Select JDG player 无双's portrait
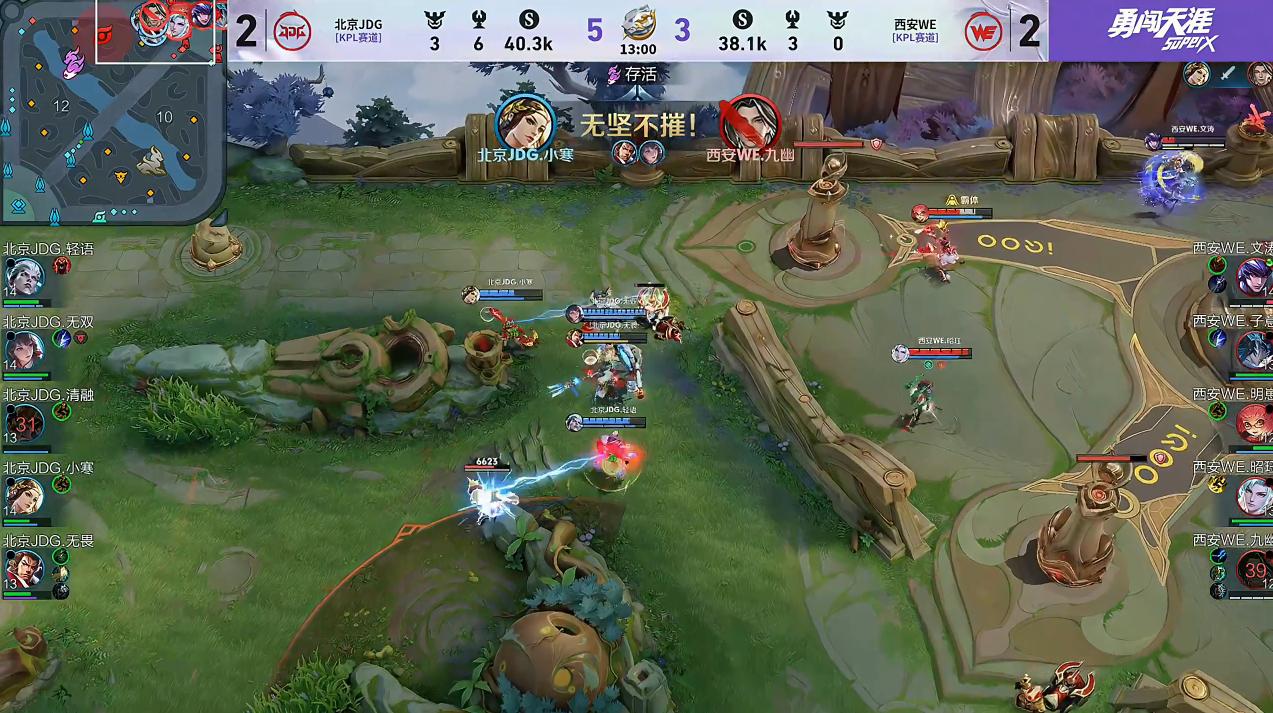 click(23, 350)
